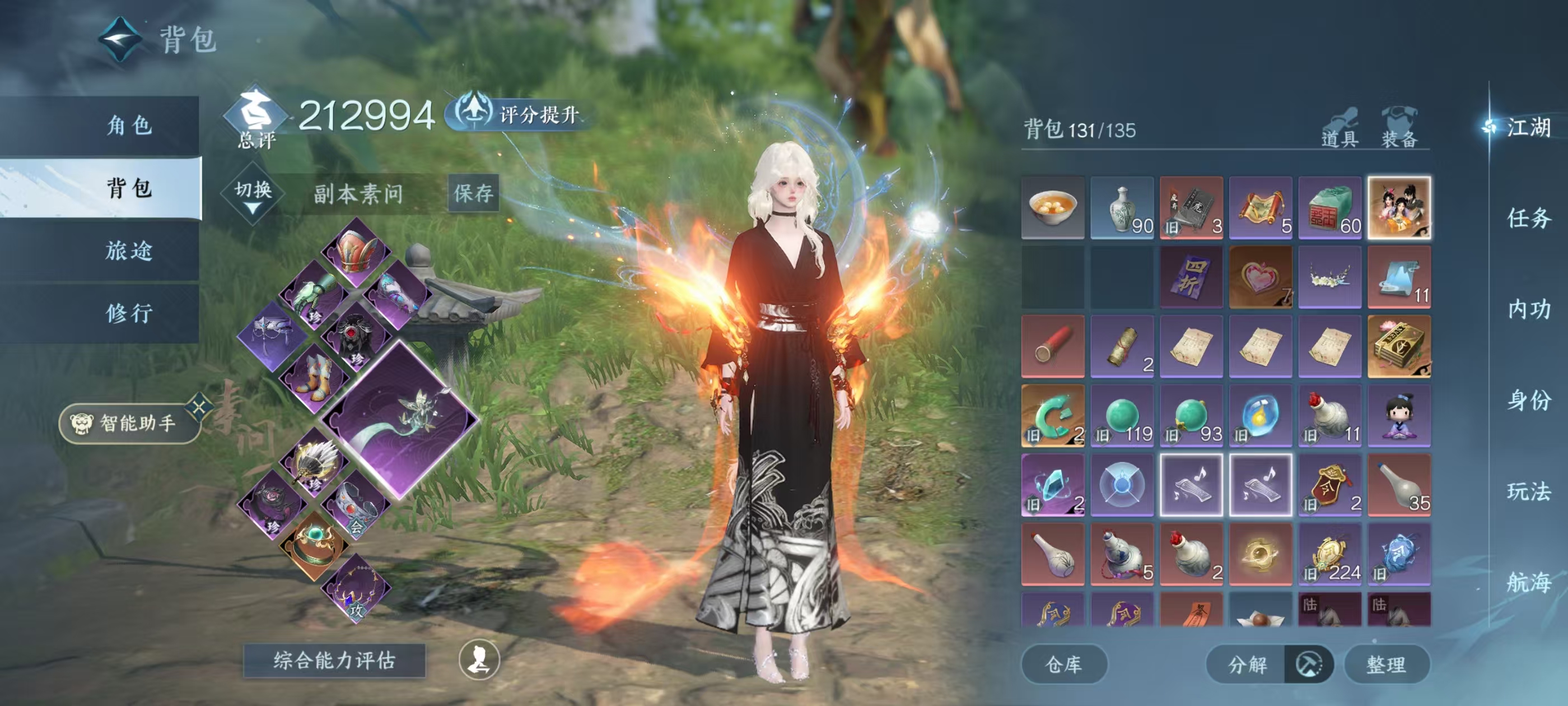
Task: Filter the bag by 道具 items
Action: point(1340,128)
